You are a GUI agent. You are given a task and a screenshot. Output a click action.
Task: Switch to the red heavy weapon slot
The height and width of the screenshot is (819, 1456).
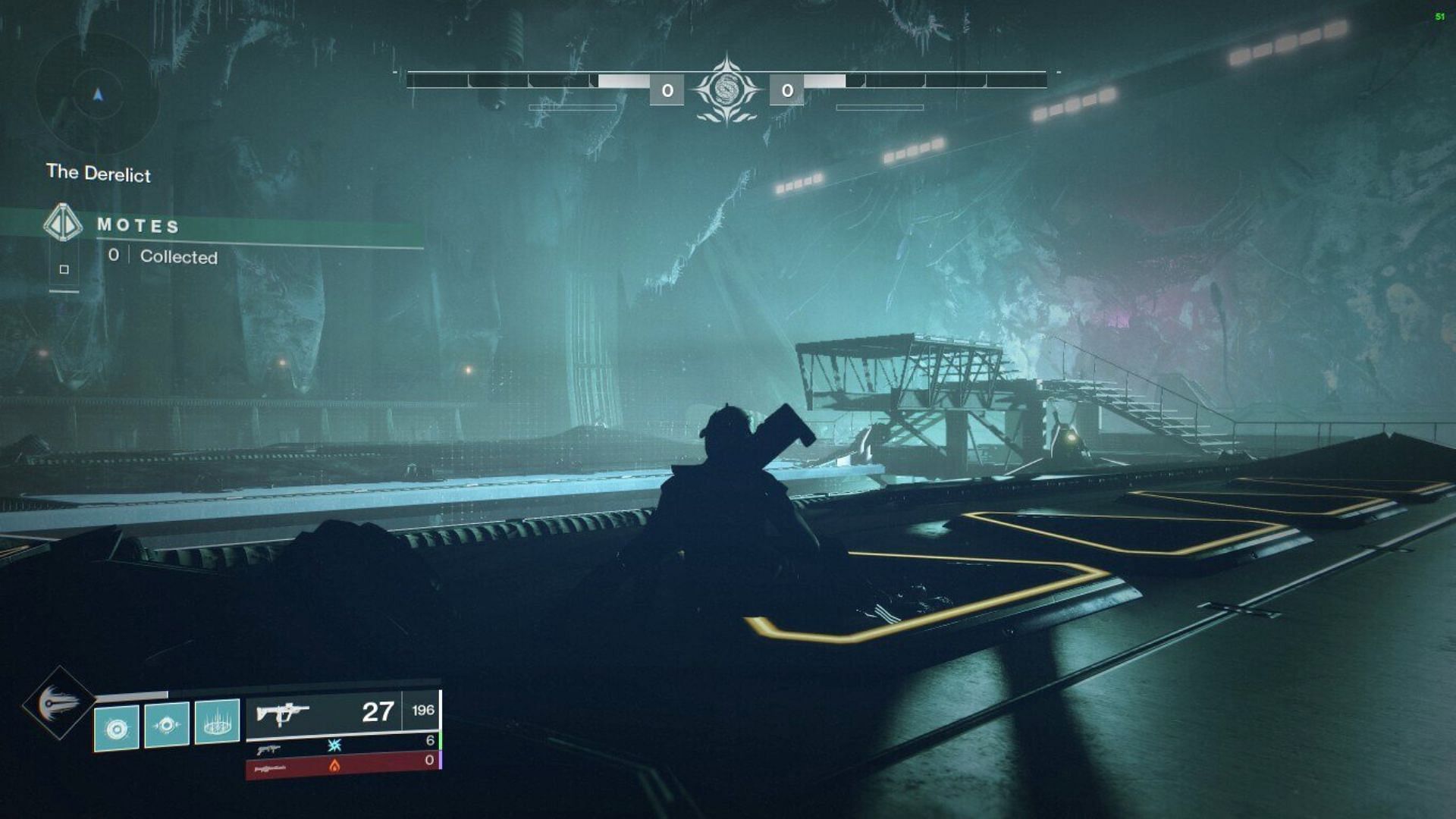click(x=343, y=765)
